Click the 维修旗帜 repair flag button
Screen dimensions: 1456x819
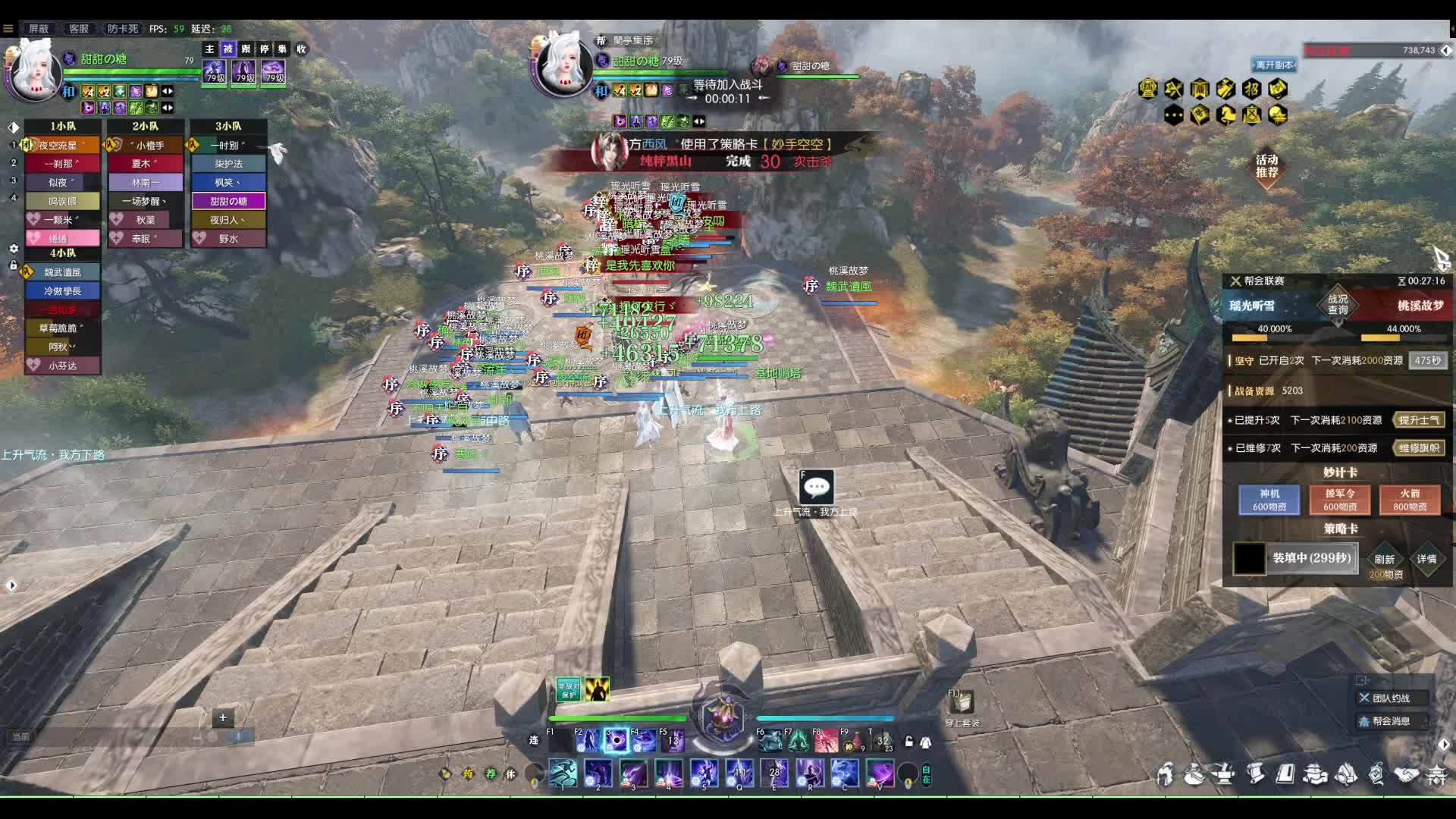coord(1419,448)
